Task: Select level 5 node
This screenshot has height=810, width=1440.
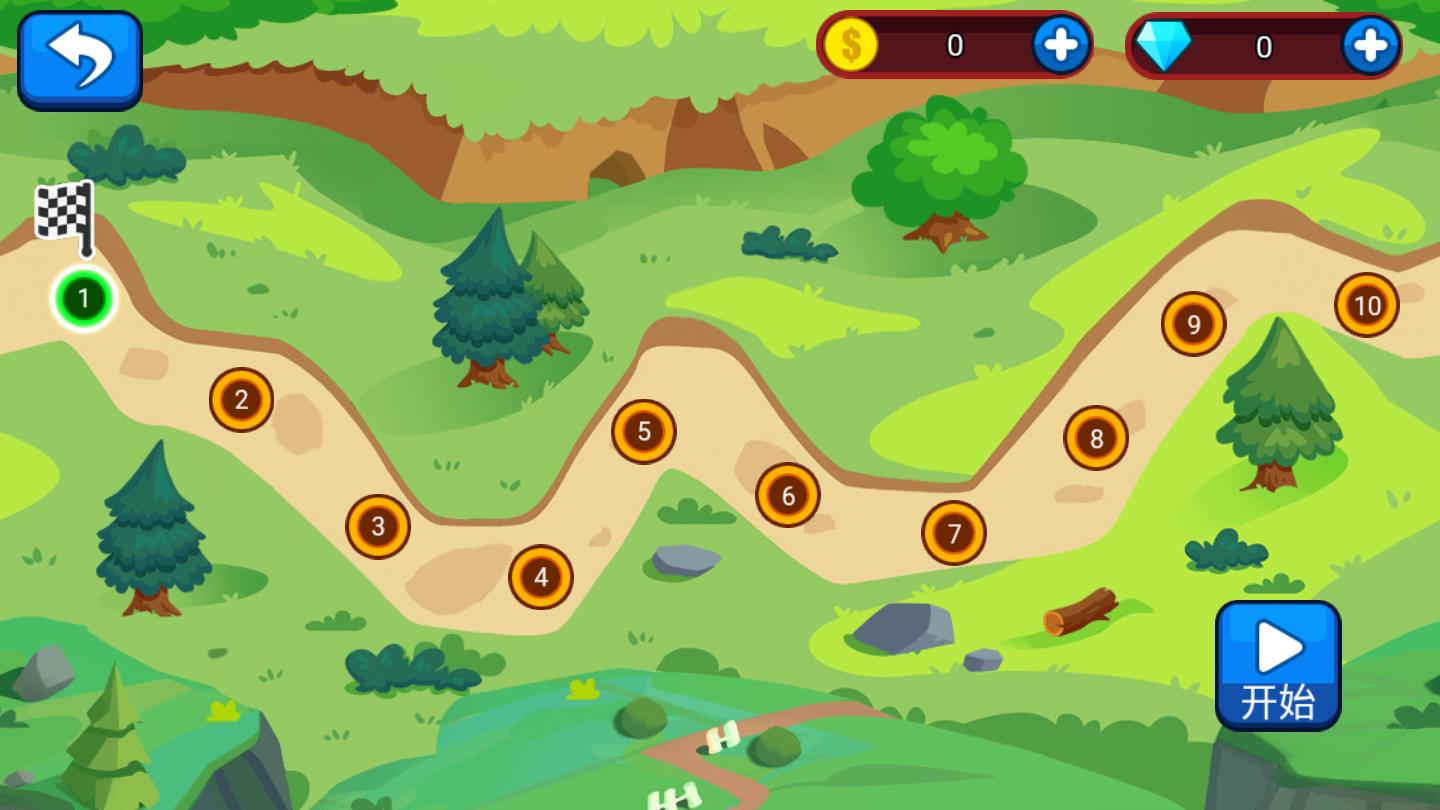Action: (x=644, y=432)
